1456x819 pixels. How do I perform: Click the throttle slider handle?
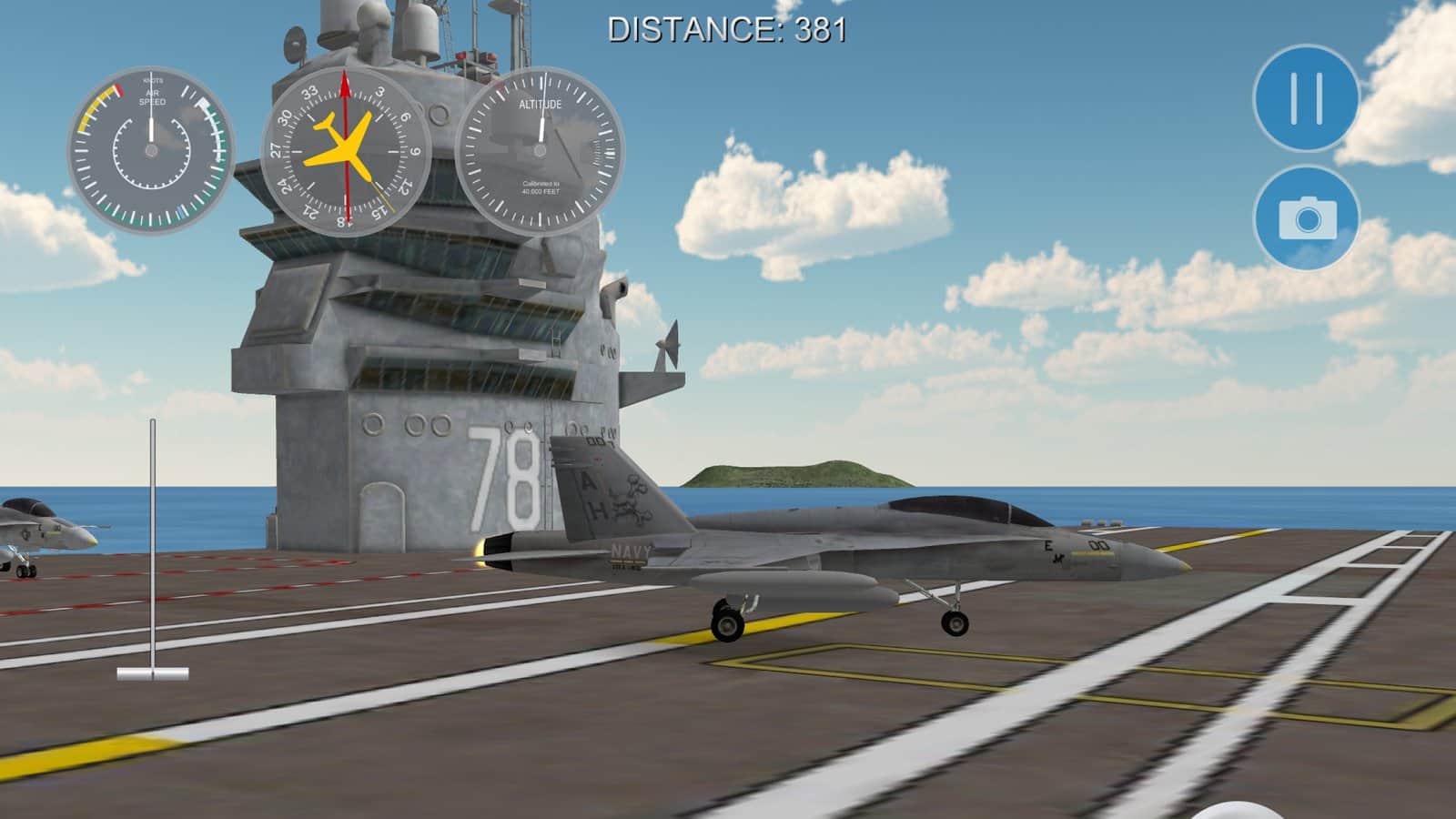(x=153, y=673)
